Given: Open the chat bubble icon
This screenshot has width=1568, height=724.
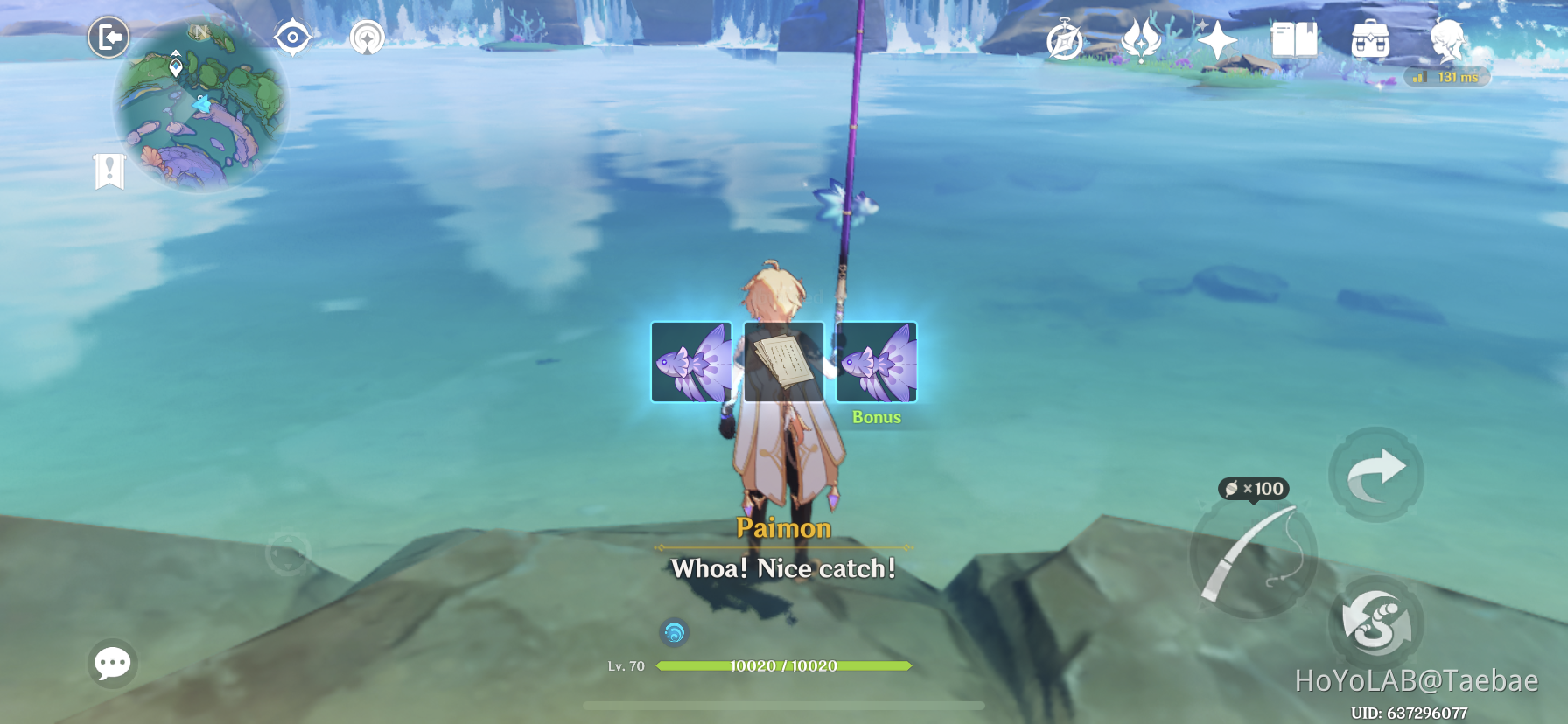Looking at the screenshot, I should coord(112,665).
